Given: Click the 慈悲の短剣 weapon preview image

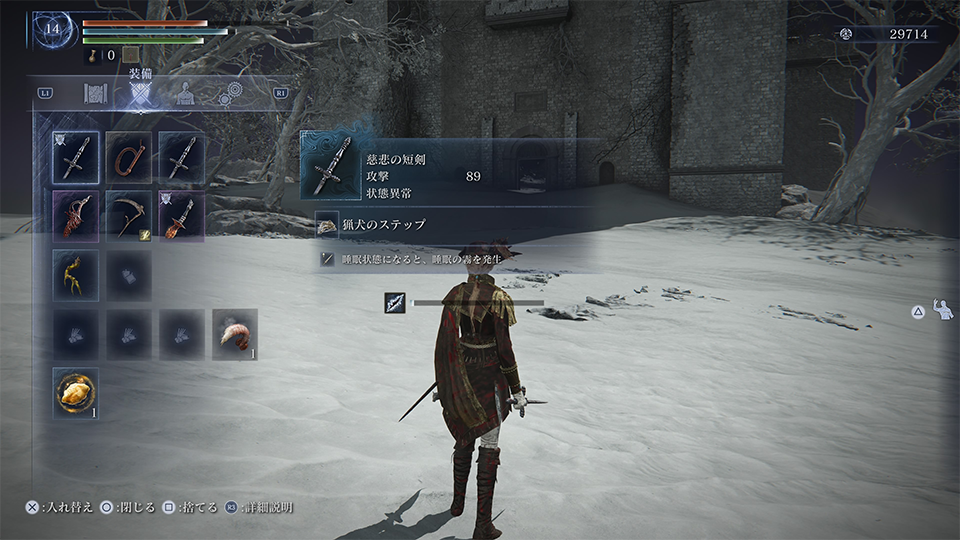Looking at the screenshot, I should point(331,166).
